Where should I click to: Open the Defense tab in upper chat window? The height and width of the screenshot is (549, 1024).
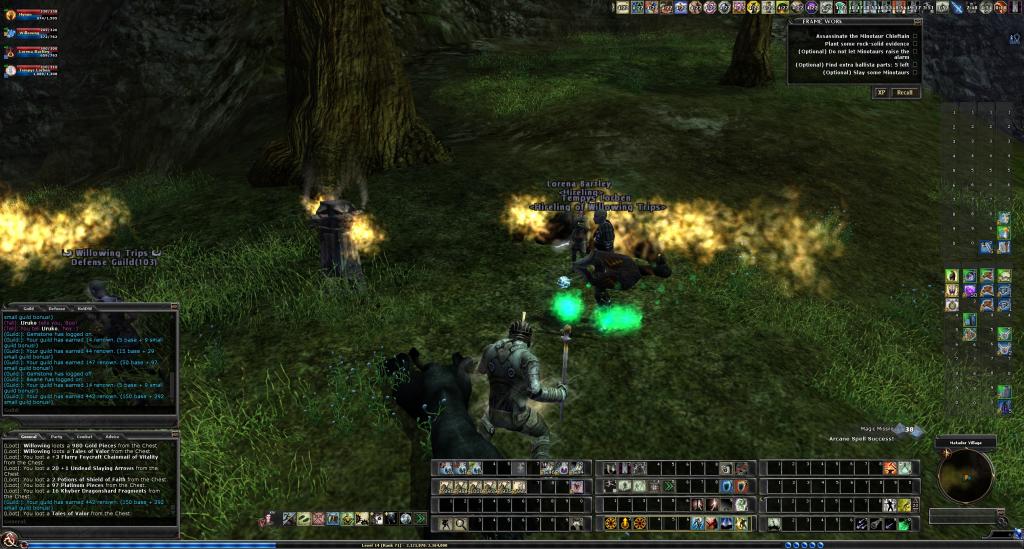pyautogui.click(x=57, y=308)
